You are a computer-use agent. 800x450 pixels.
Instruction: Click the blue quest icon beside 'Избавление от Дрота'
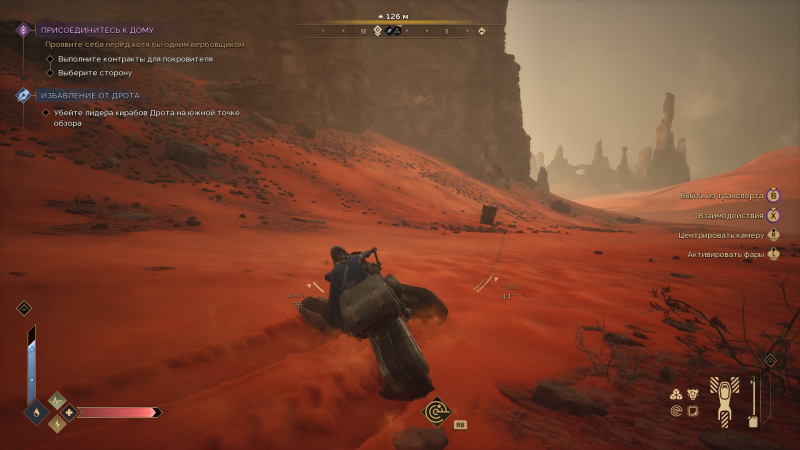(x=23, y=95)
